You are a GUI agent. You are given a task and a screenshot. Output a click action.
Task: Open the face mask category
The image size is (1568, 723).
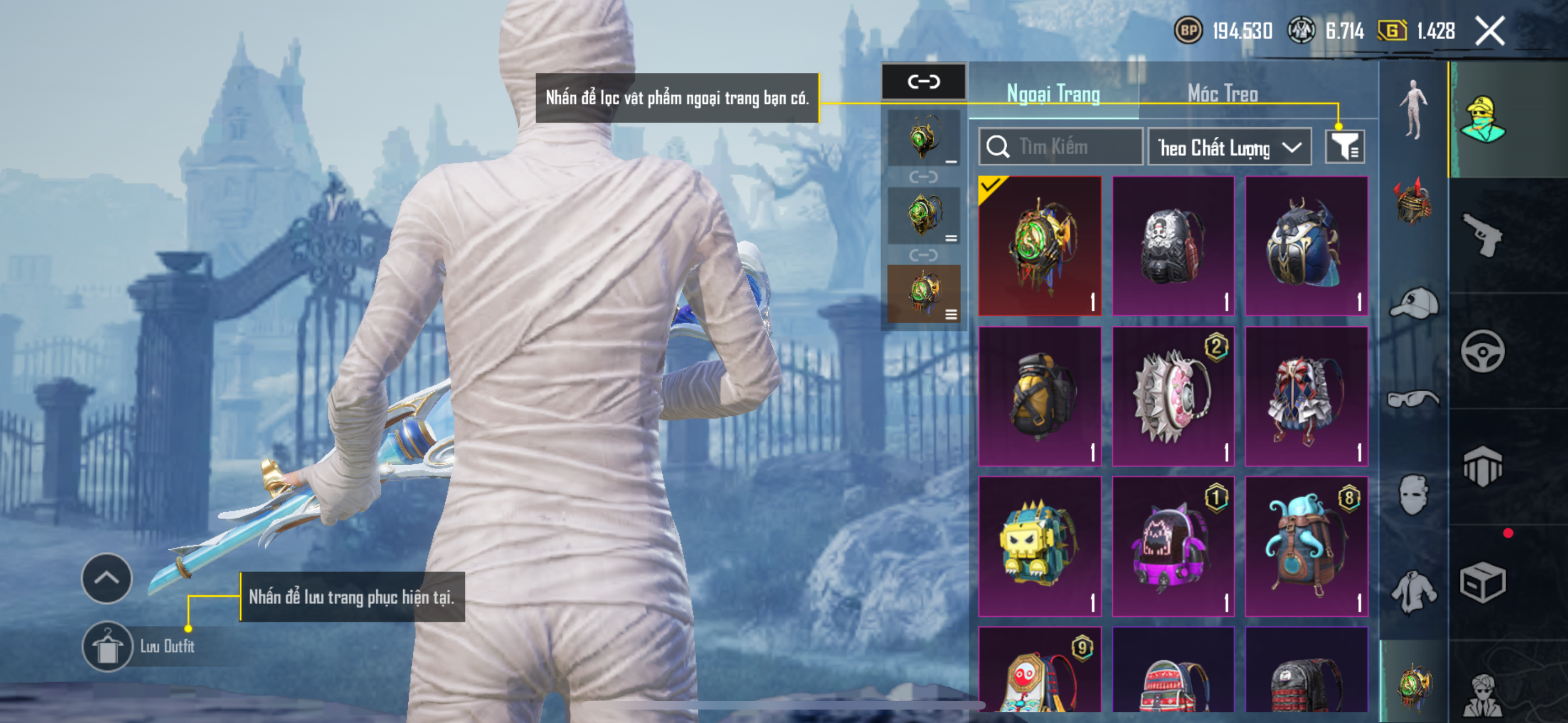tap(1413, 495)
